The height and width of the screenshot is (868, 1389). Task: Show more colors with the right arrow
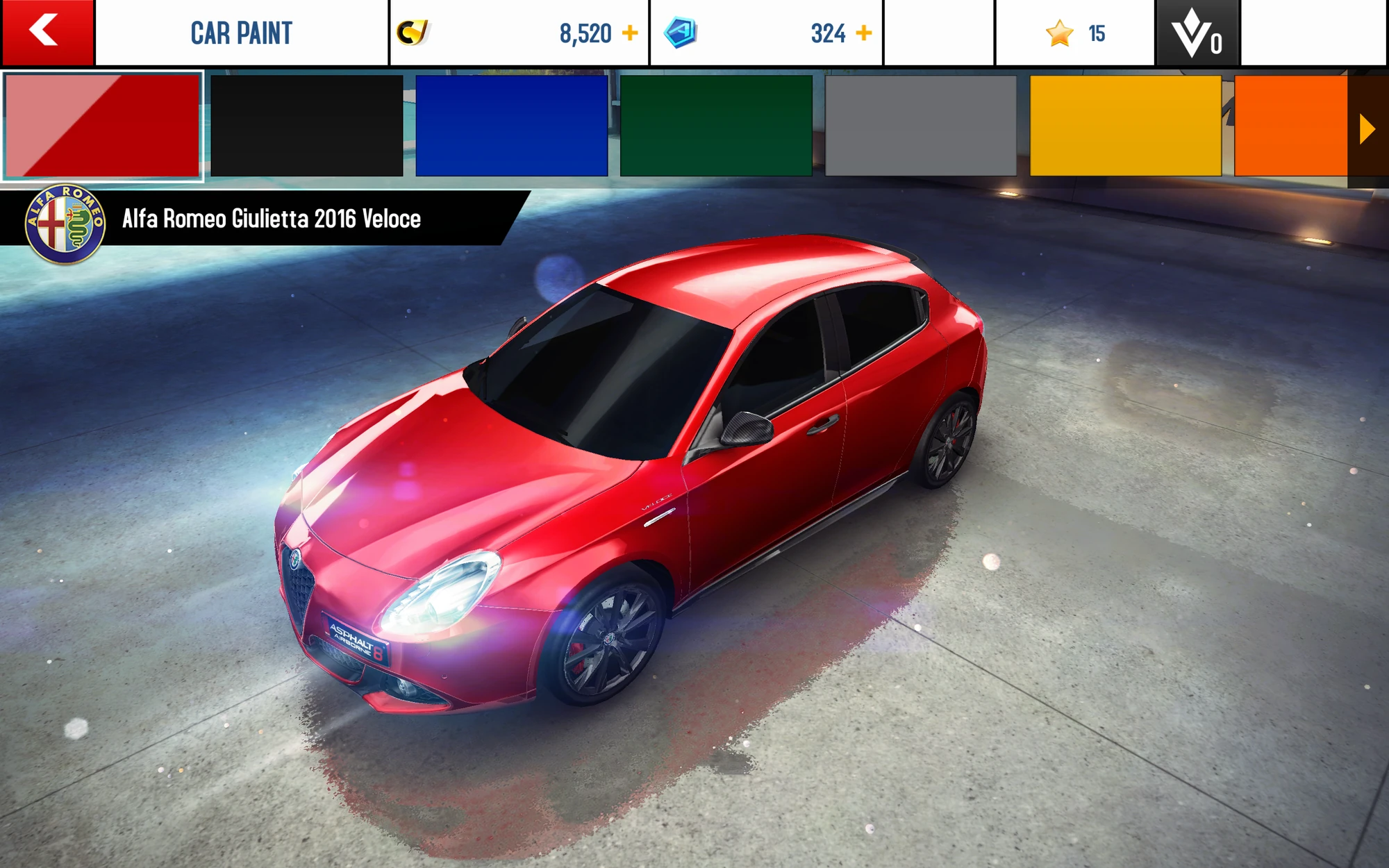click(1367, 129)
